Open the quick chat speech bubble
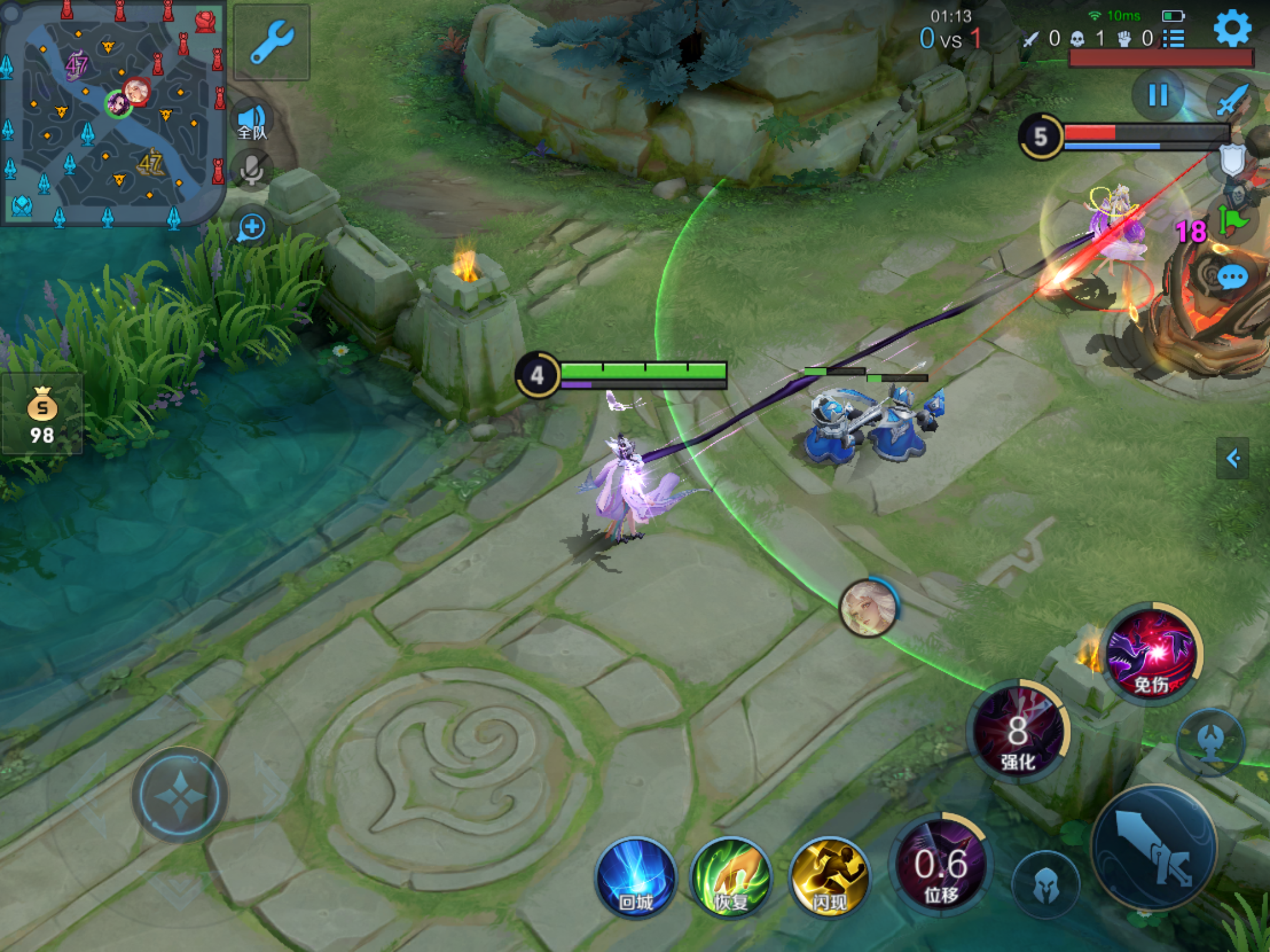 point(1232,277)
